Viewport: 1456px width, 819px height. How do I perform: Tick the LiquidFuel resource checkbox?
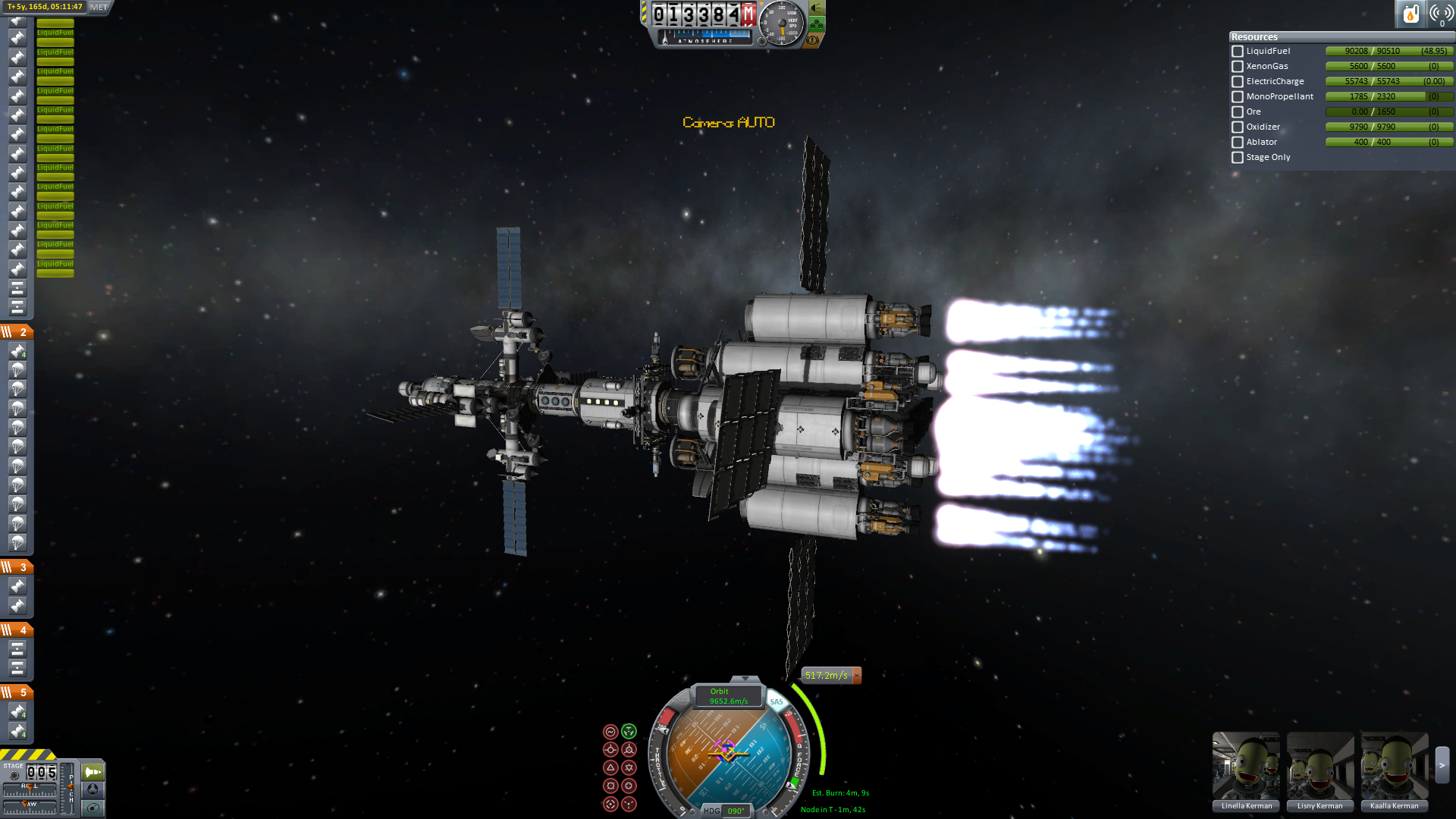coord(1238,52)
